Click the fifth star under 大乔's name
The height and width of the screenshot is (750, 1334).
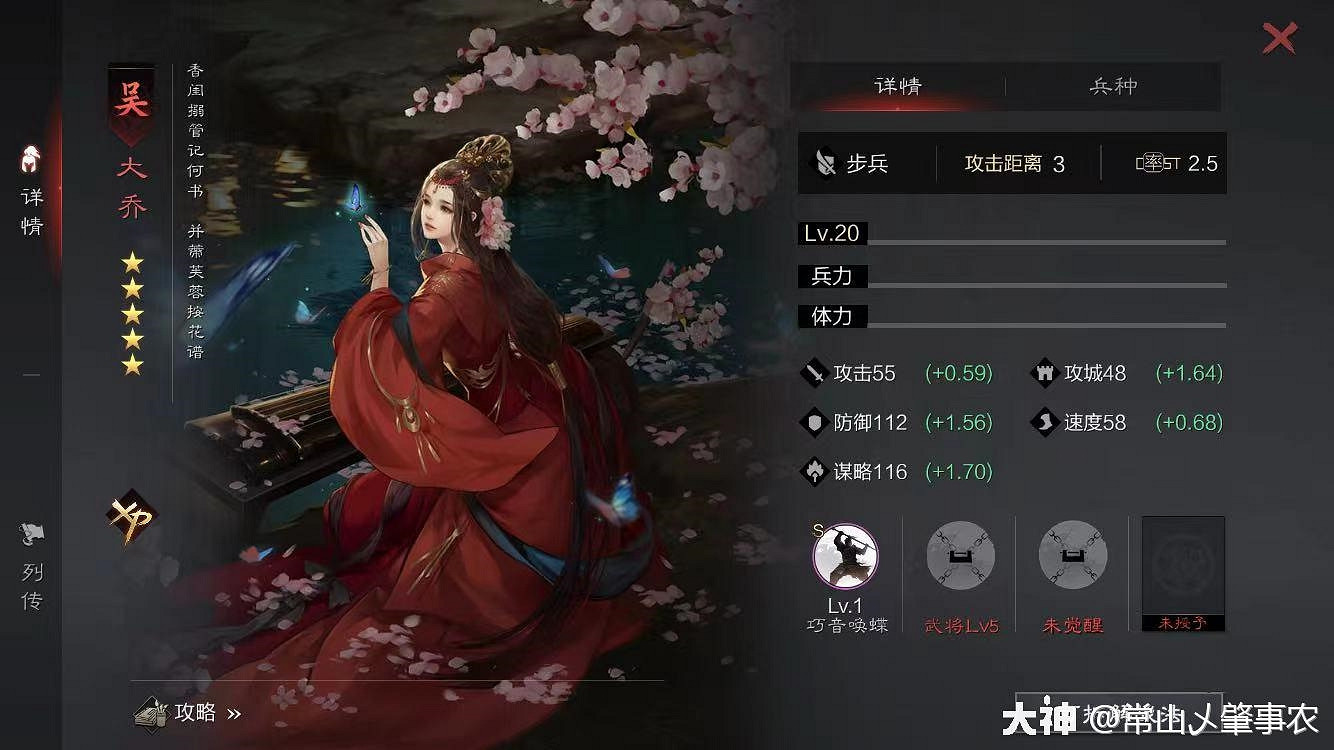(131, 366)
